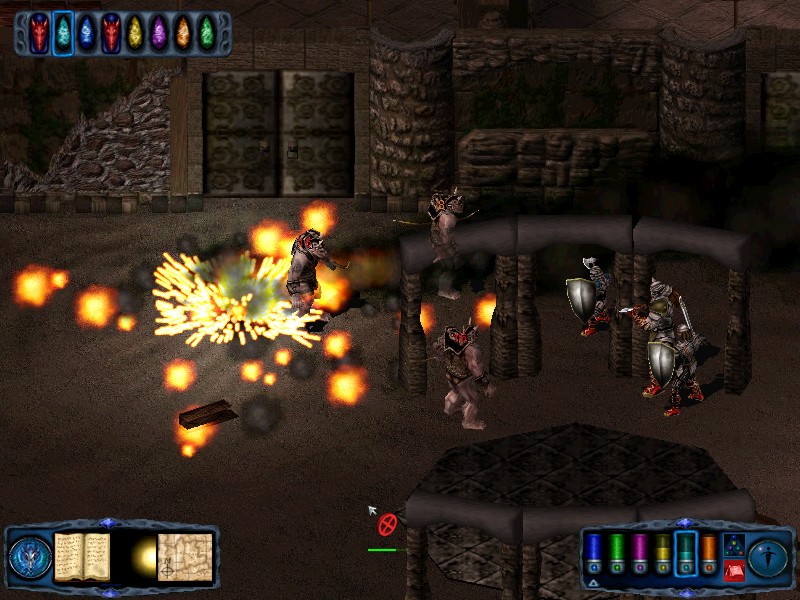
Task: Activate the glowing yellow orb slot
Action: click(141, 558)
